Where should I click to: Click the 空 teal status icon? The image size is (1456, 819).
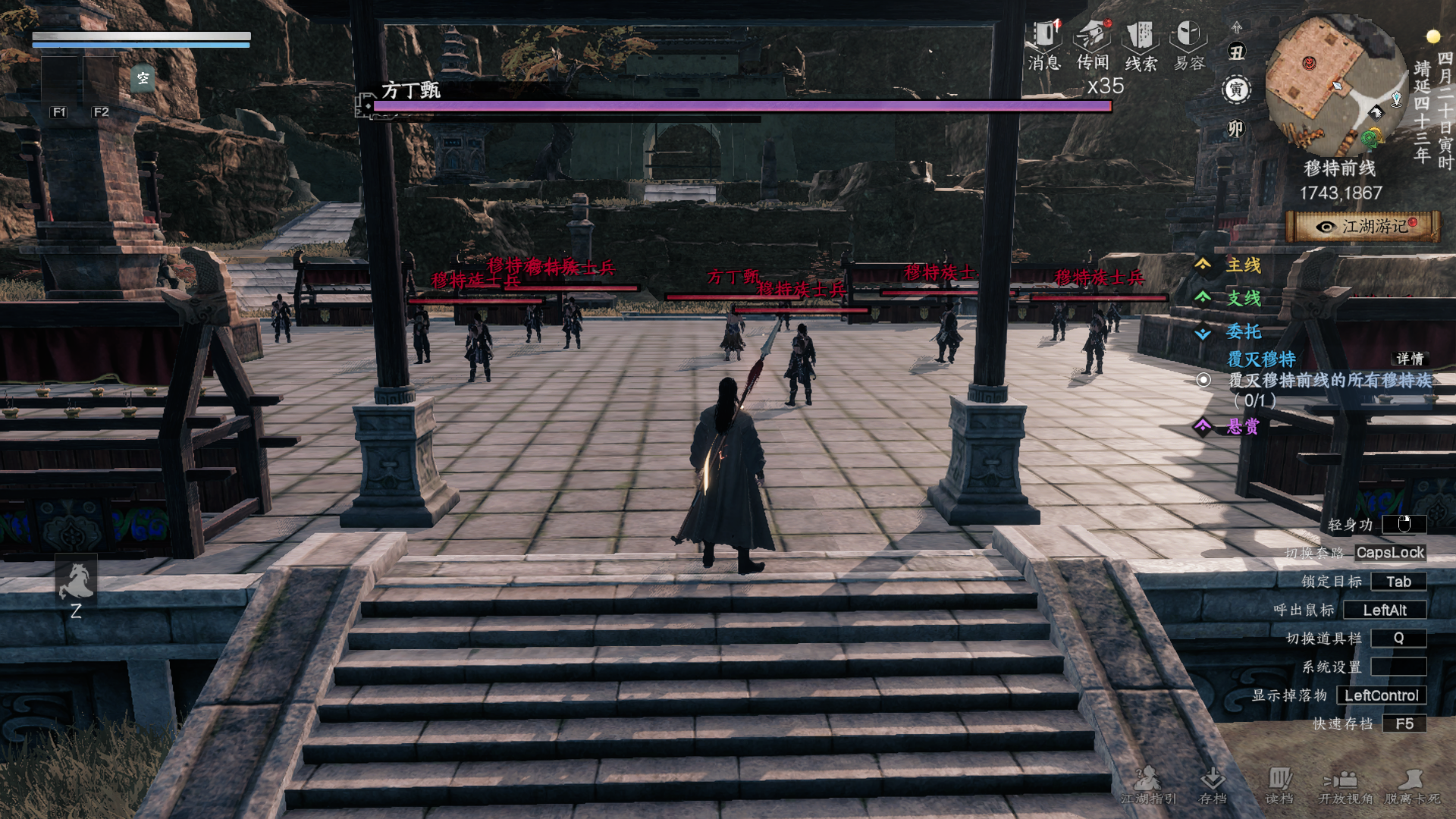(x=143, y=78)
